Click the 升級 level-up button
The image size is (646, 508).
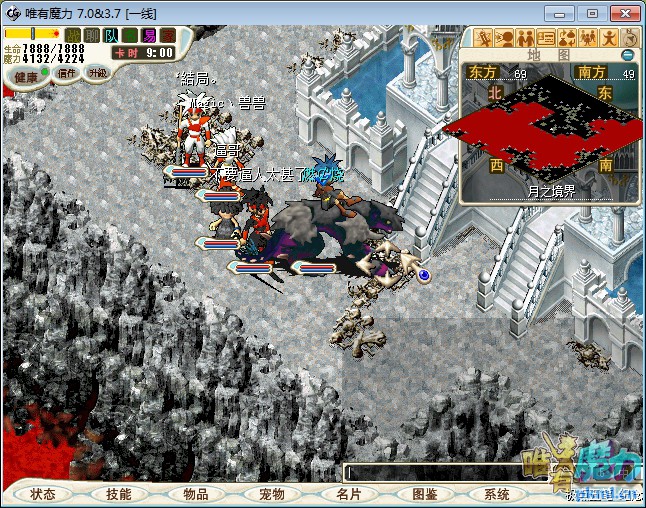click(97, 72)
